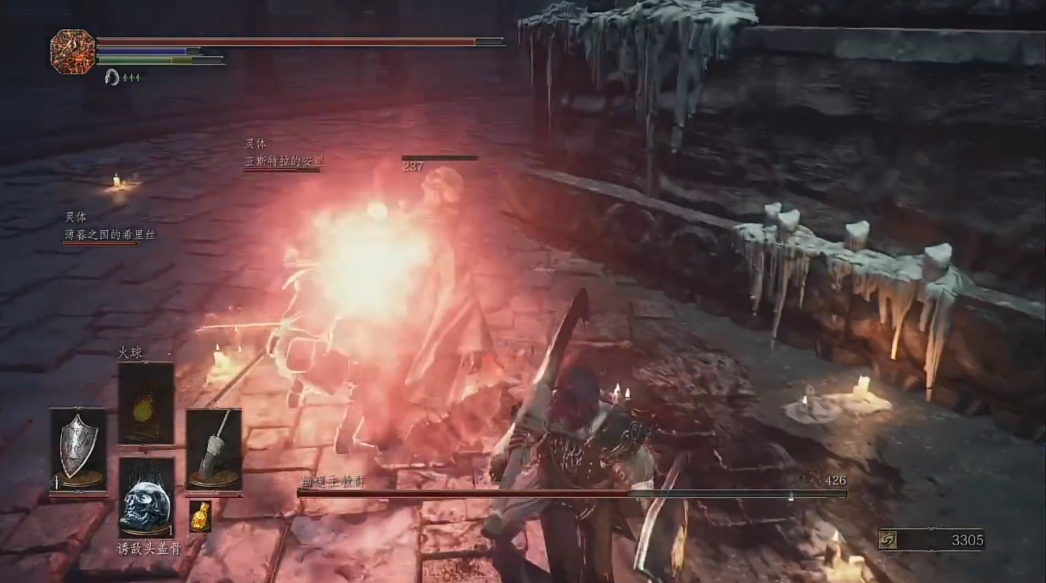The image size is (1046, 583).
Task: Choose the Fireball spell slot
Action: (x=146, y=403)
